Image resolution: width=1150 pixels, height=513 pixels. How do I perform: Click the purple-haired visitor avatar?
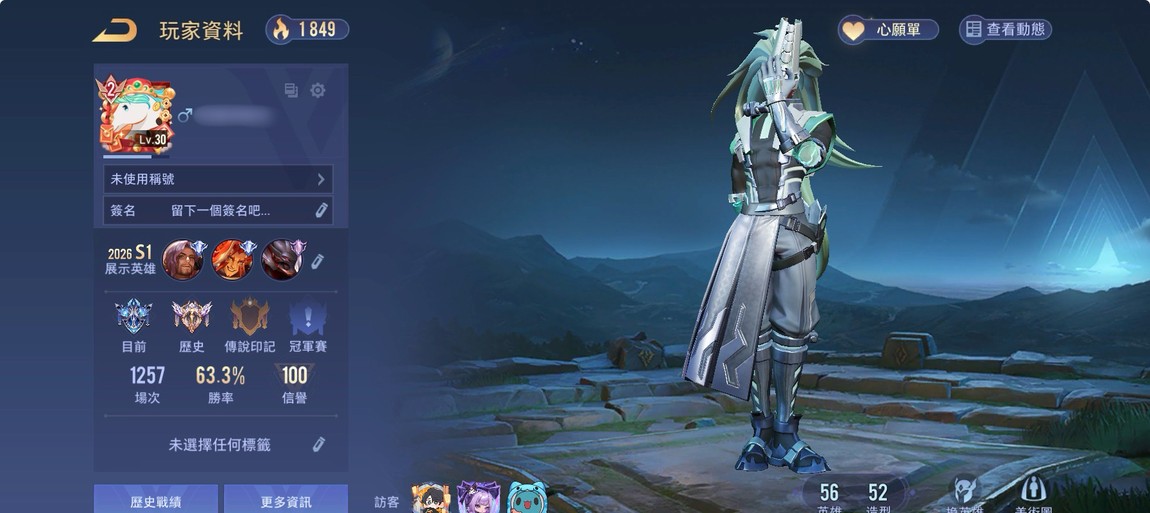[478, 498]
